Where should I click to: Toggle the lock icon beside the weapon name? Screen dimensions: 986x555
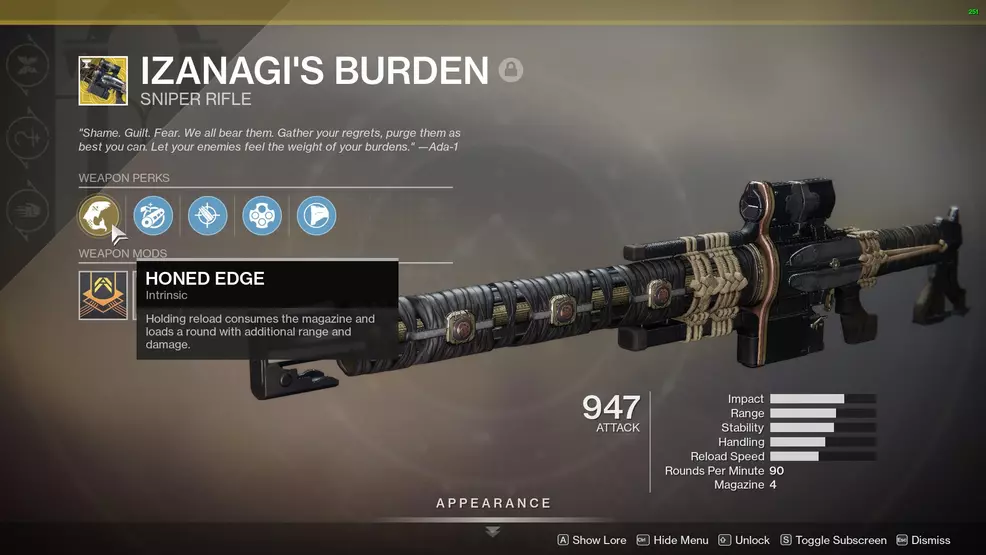click(x=511, y=71)
